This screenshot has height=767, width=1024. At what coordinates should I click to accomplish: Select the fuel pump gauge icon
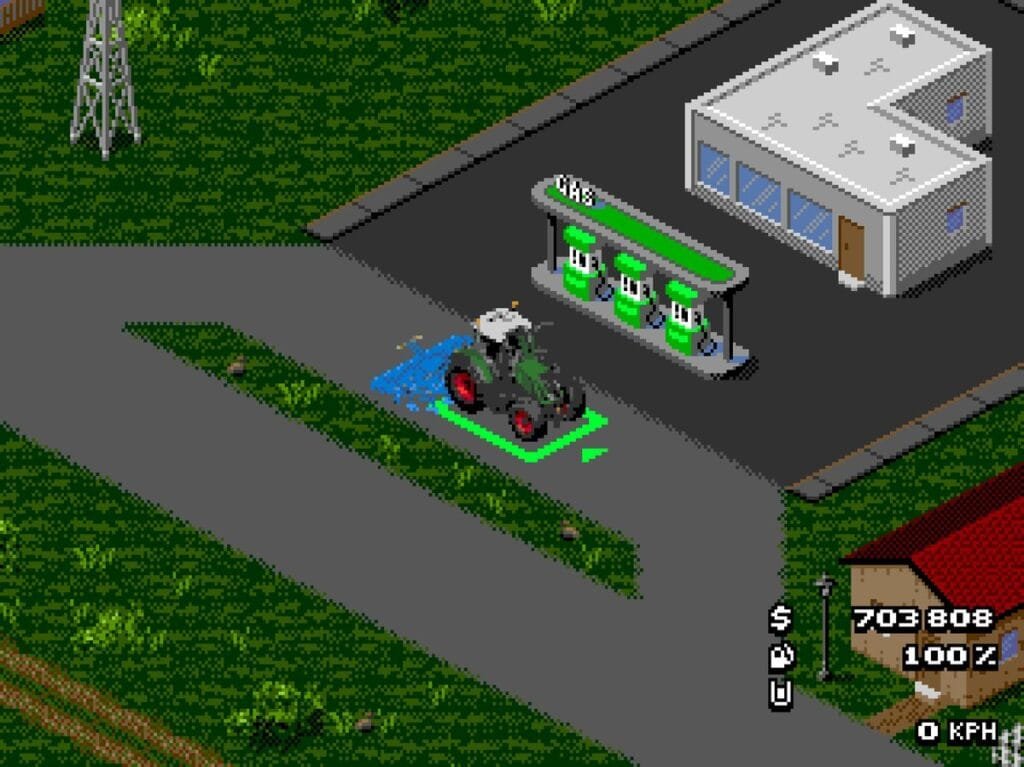click(x=780, y=656)
